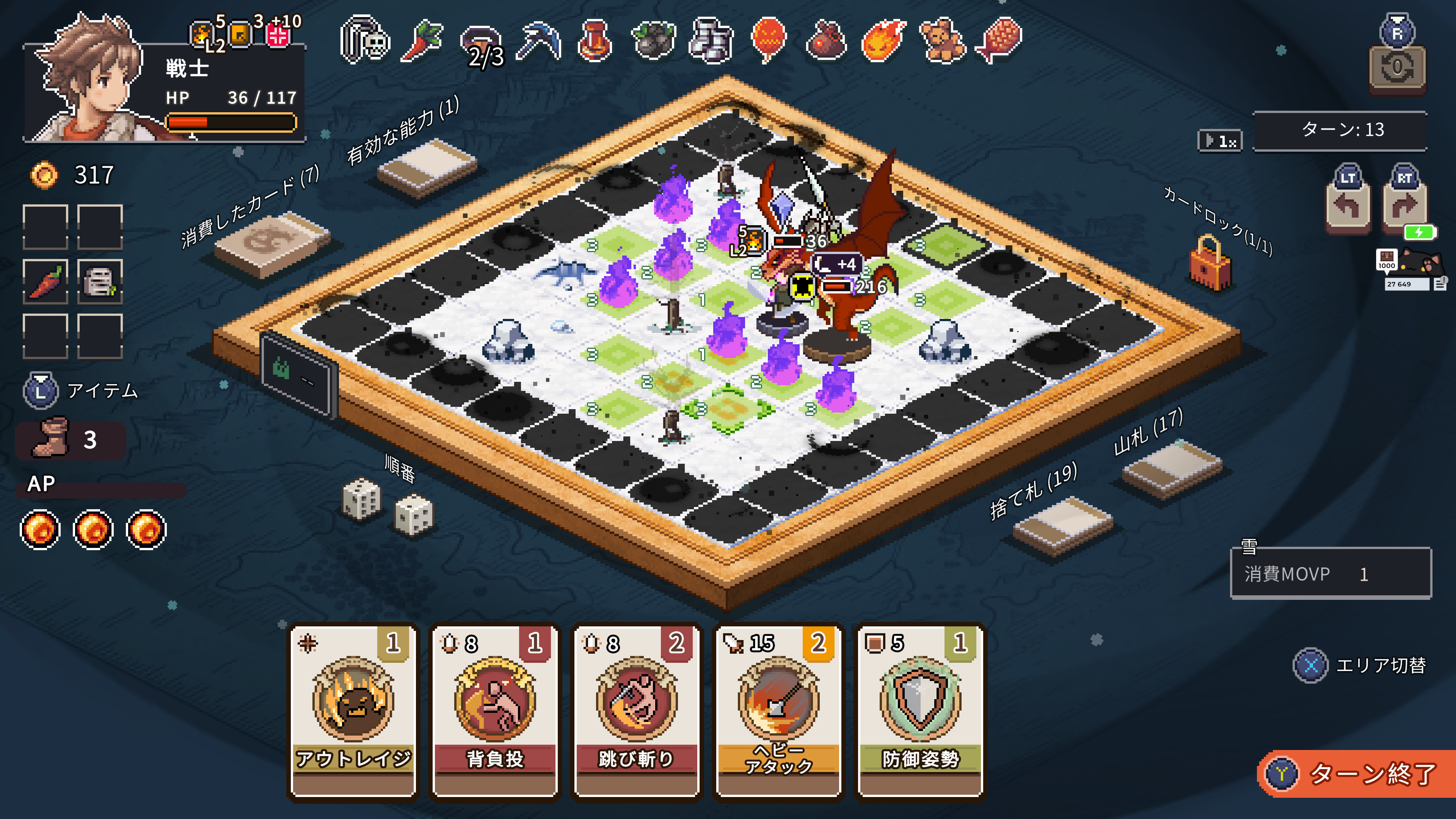Open the 消費したカード consumed pile
This screenshot has width=1456, height=819.
(272, 244)
